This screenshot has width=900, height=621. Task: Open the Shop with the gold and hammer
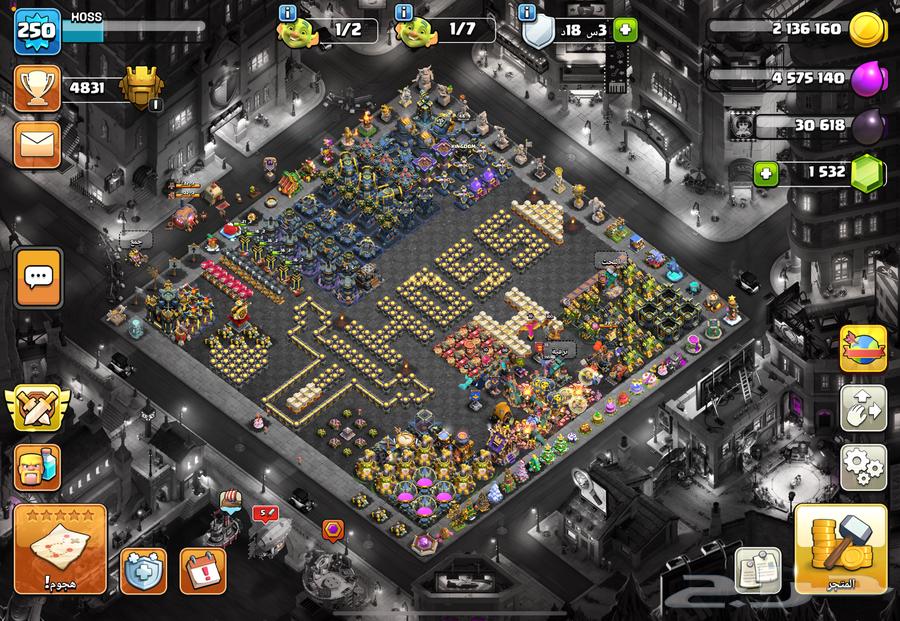(x=840, y=549)
